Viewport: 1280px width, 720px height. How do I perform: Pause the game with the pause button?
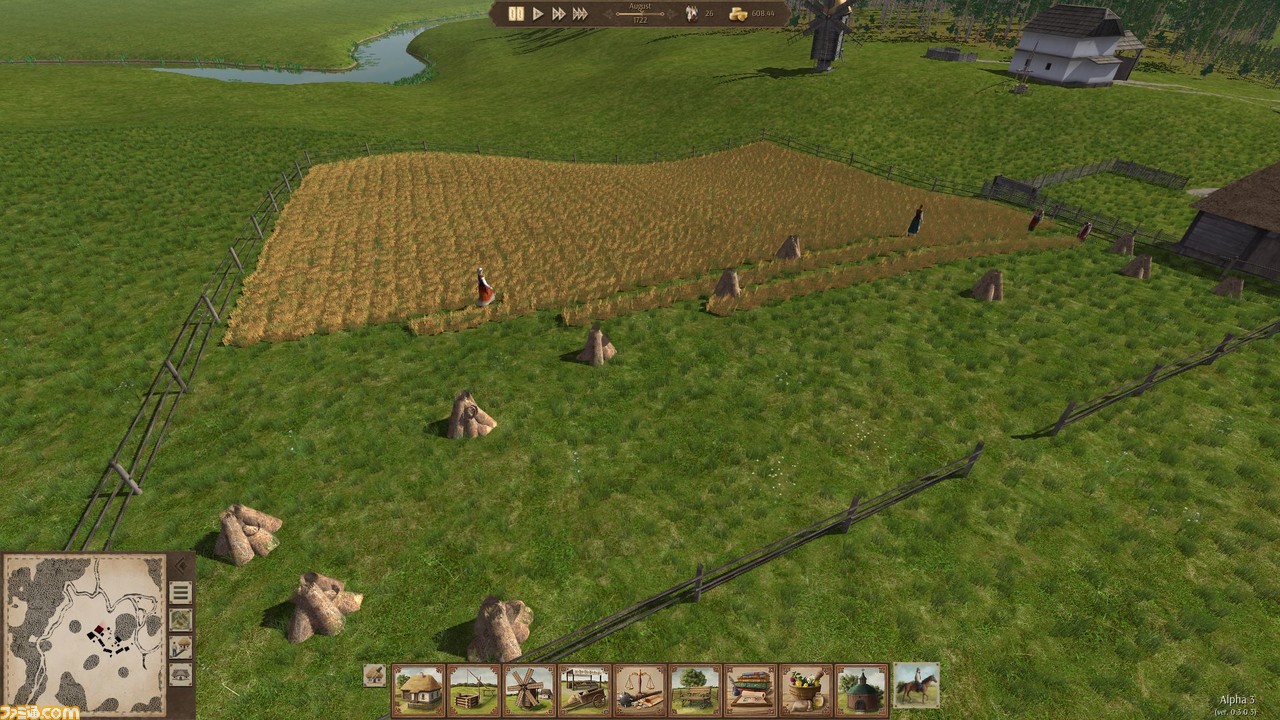(x=516, y=14)
